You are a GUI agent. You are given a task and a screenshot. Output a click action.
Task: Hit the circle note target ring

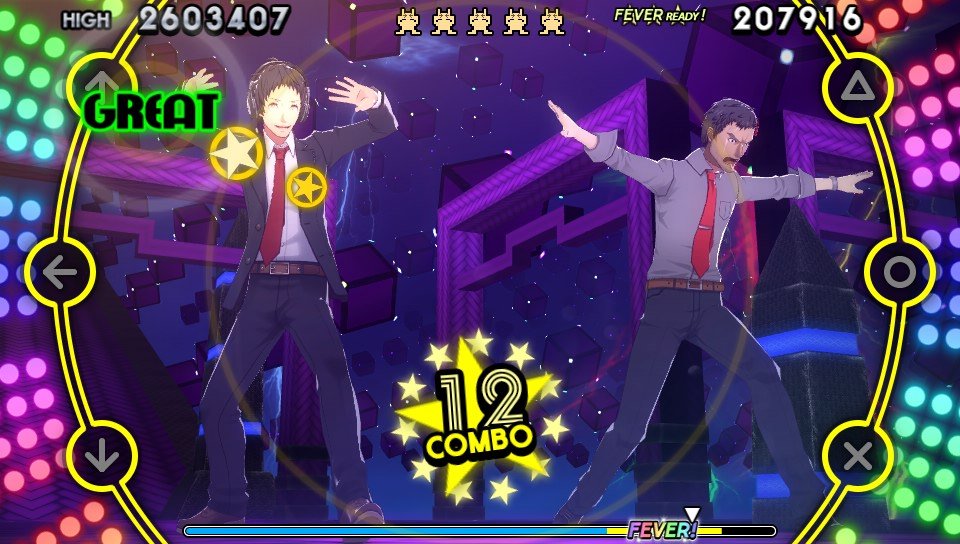click(899, 272)
